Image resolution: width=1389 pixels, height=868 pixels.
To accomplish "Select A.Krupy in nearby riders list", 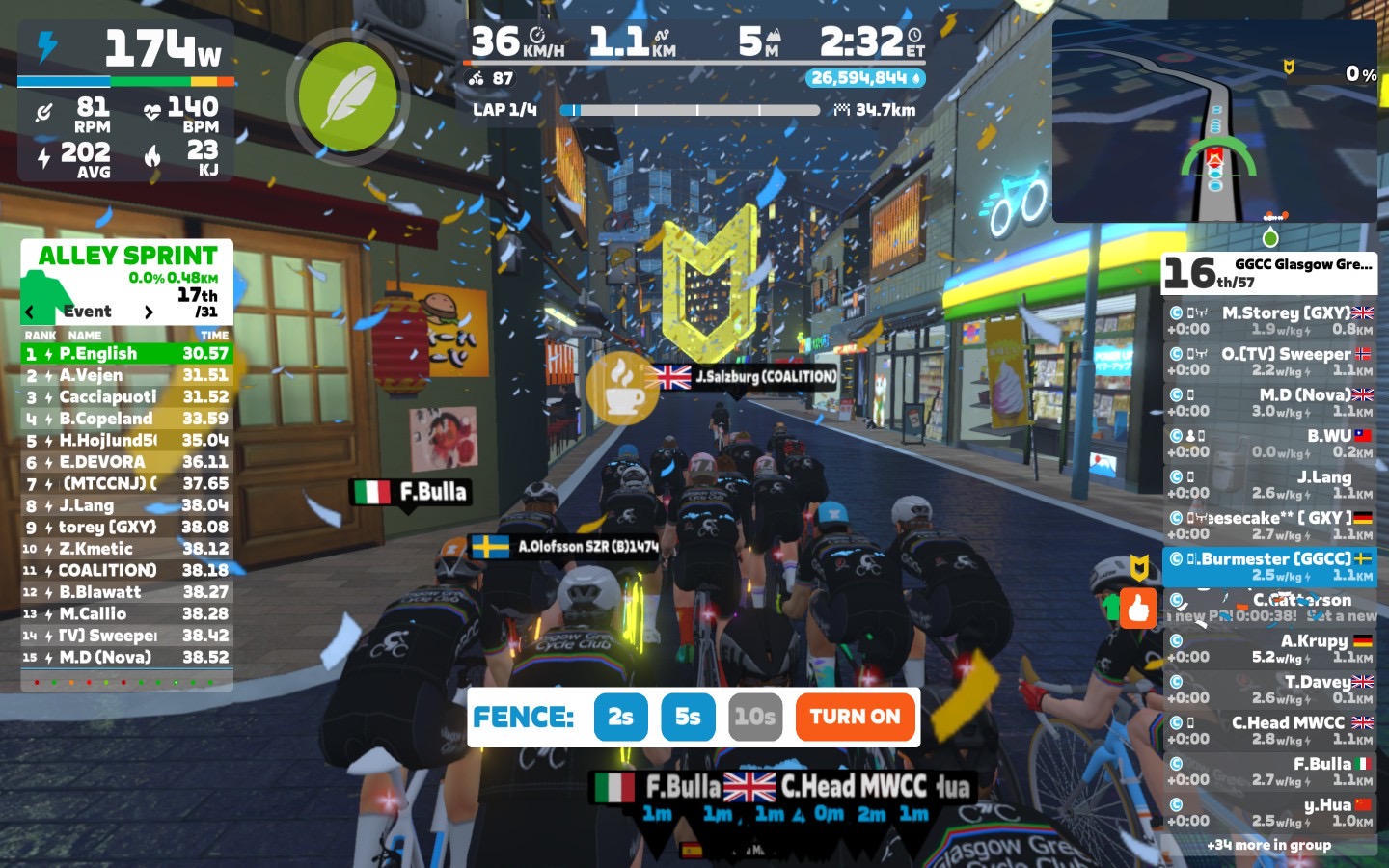I will 1269,648.
